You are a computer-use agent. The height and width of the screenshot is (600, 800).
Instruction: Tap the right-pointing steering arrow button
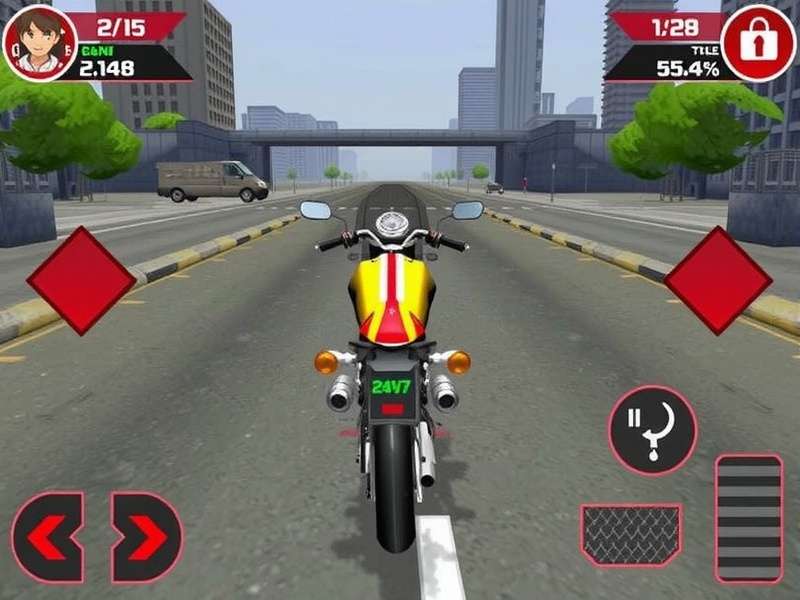pyautogui.click(x=146, y=538)
